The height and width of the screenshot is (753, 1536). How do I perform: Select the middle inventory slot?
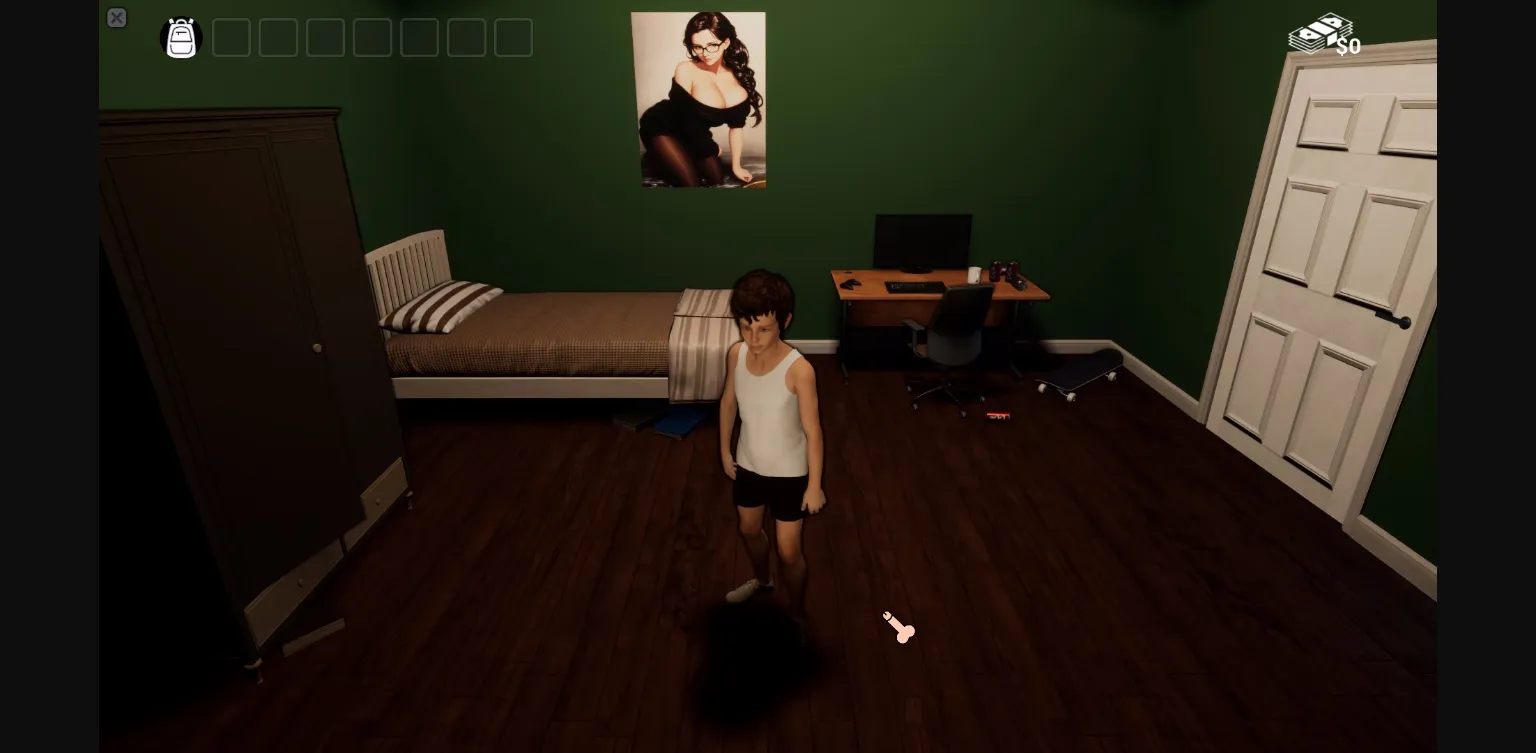coord(372,38)
